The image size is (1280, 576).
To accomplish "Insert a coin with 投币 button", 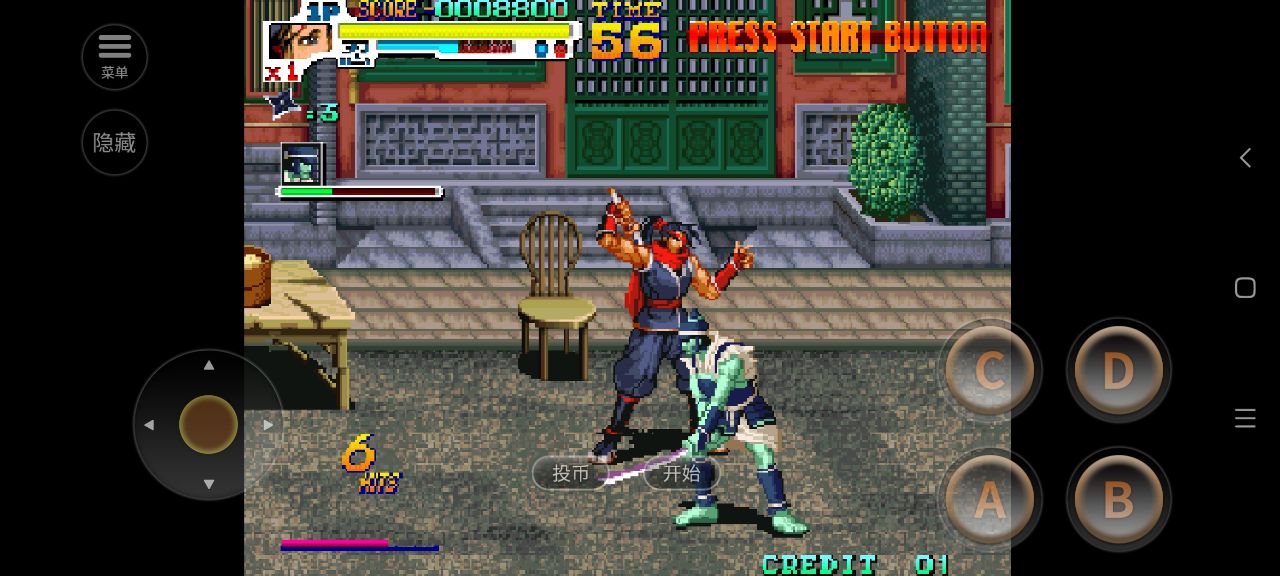I will pyautogui.click(x=570, y=473).
